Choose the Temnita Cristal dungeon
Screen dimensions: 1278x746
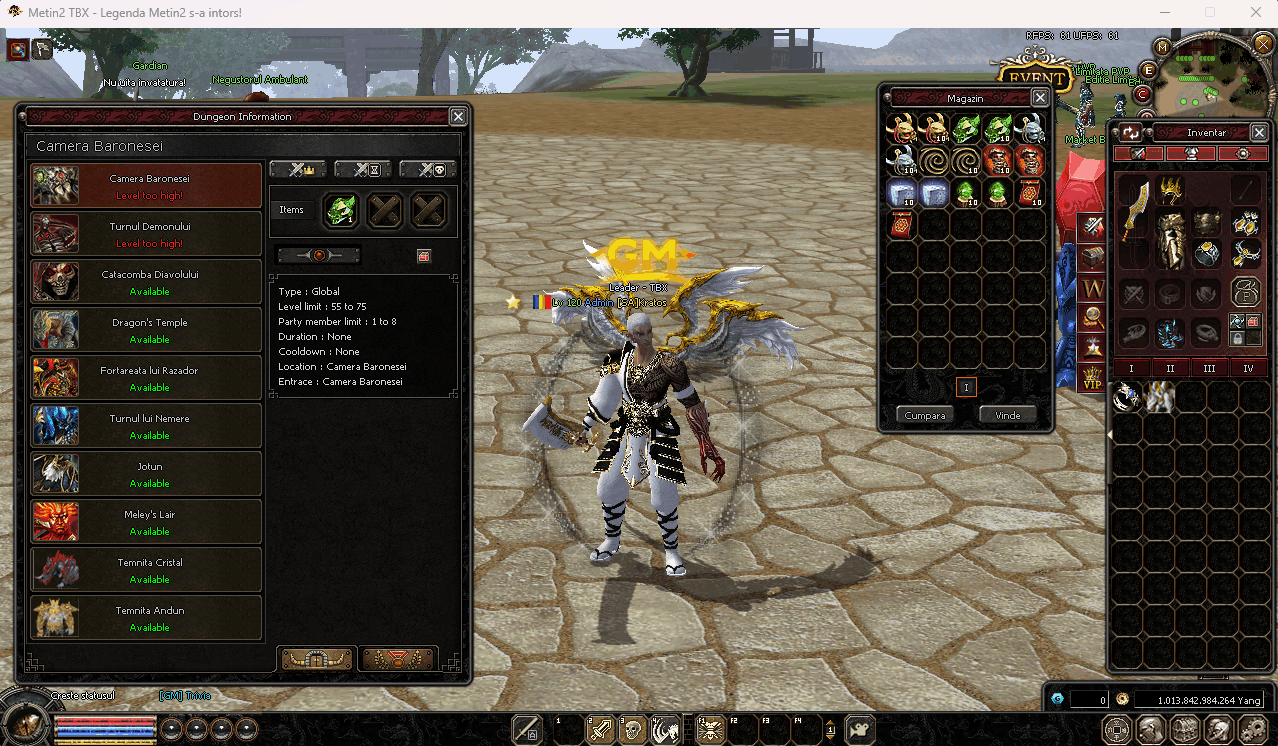147,570
